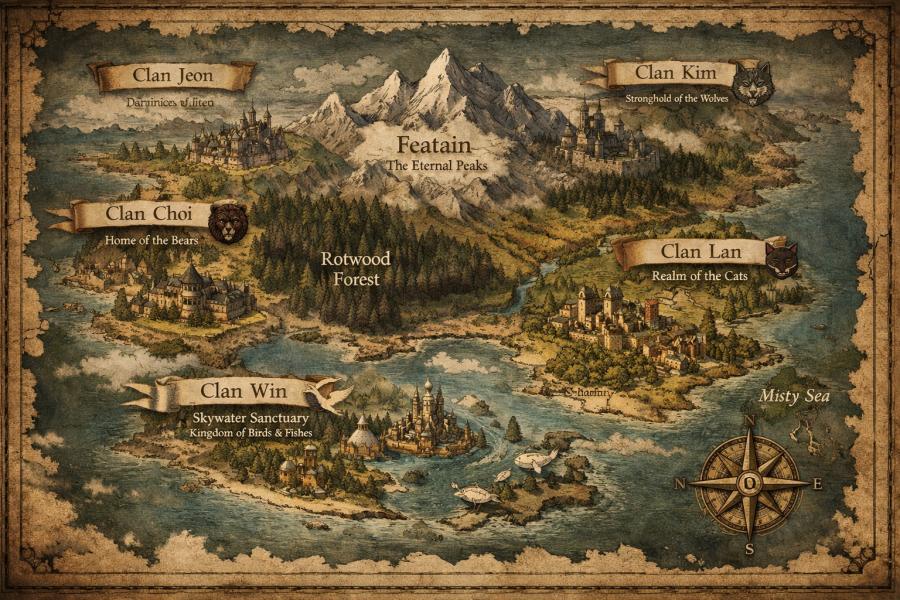This screenshot has height=600, width=900.
Task: Select the Clan Lan banner
Action: pos(688,251)
